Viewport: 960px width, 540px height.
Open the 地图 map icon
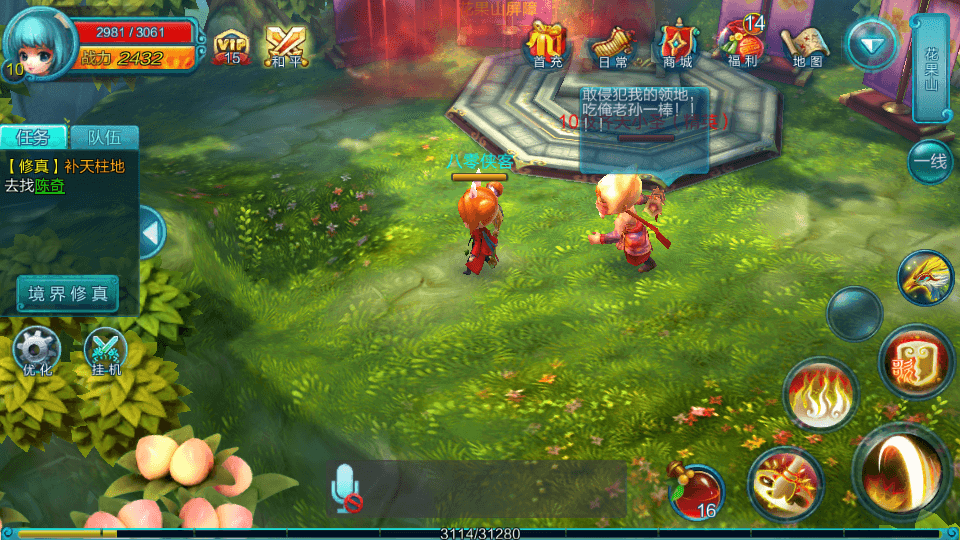[x=806, y=44]
